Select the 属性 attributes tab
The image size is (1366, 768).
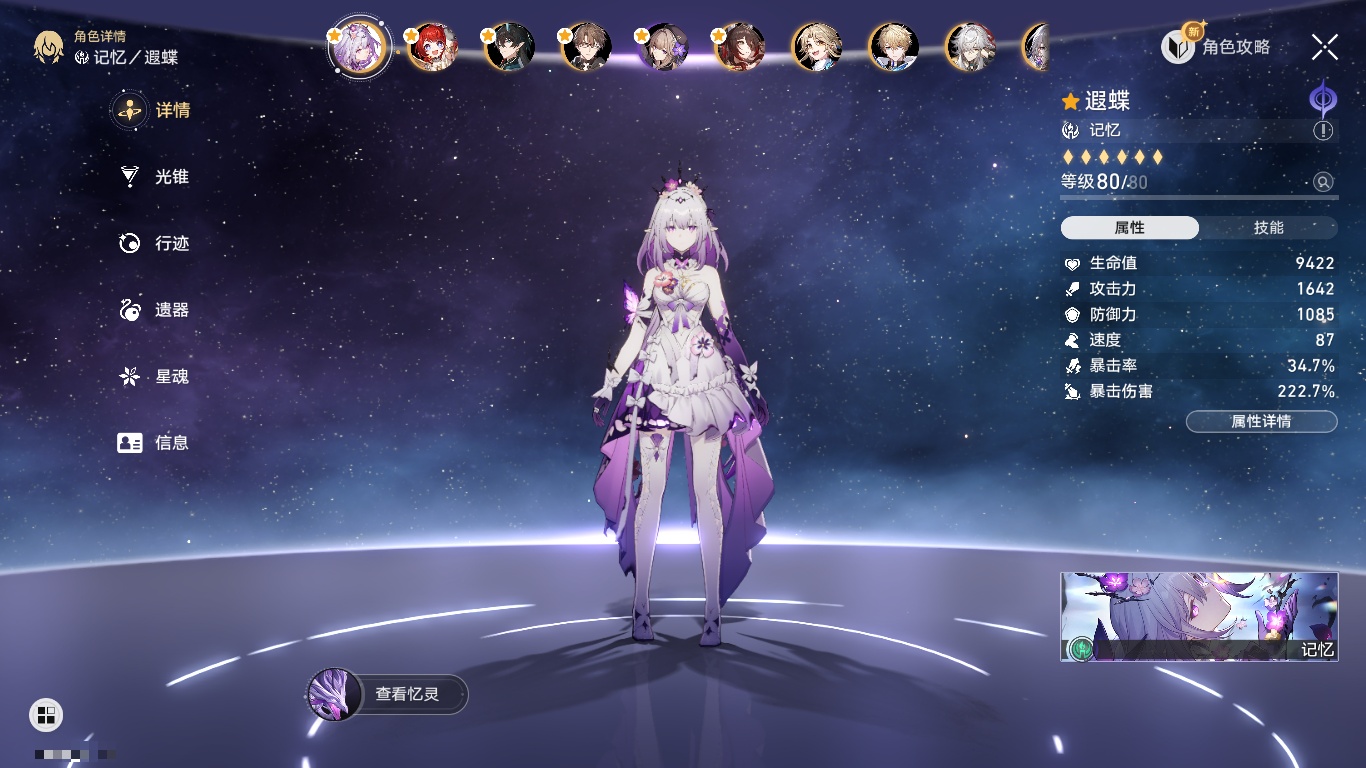(1130, 228)
